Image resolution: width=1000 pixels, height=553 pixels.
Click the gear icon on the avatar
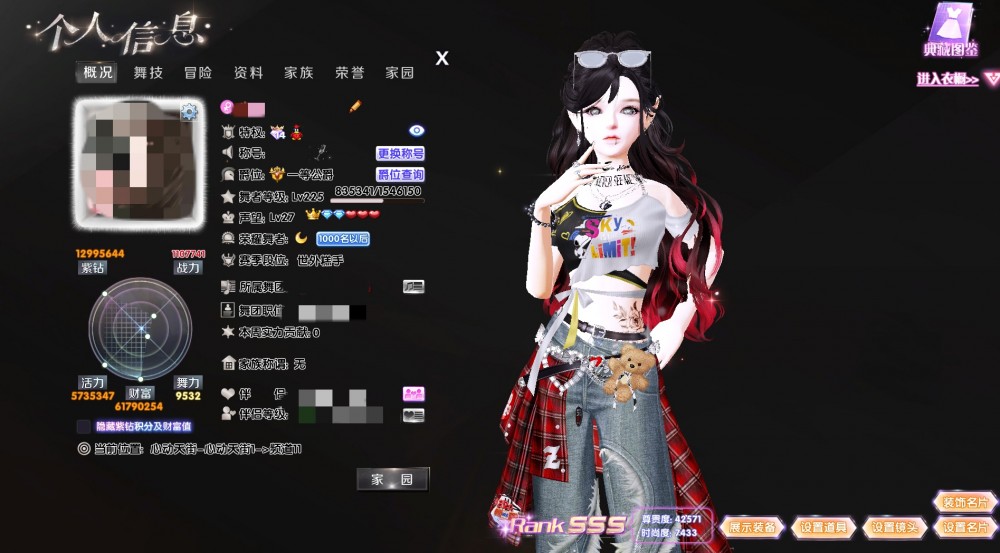(189, 112)
